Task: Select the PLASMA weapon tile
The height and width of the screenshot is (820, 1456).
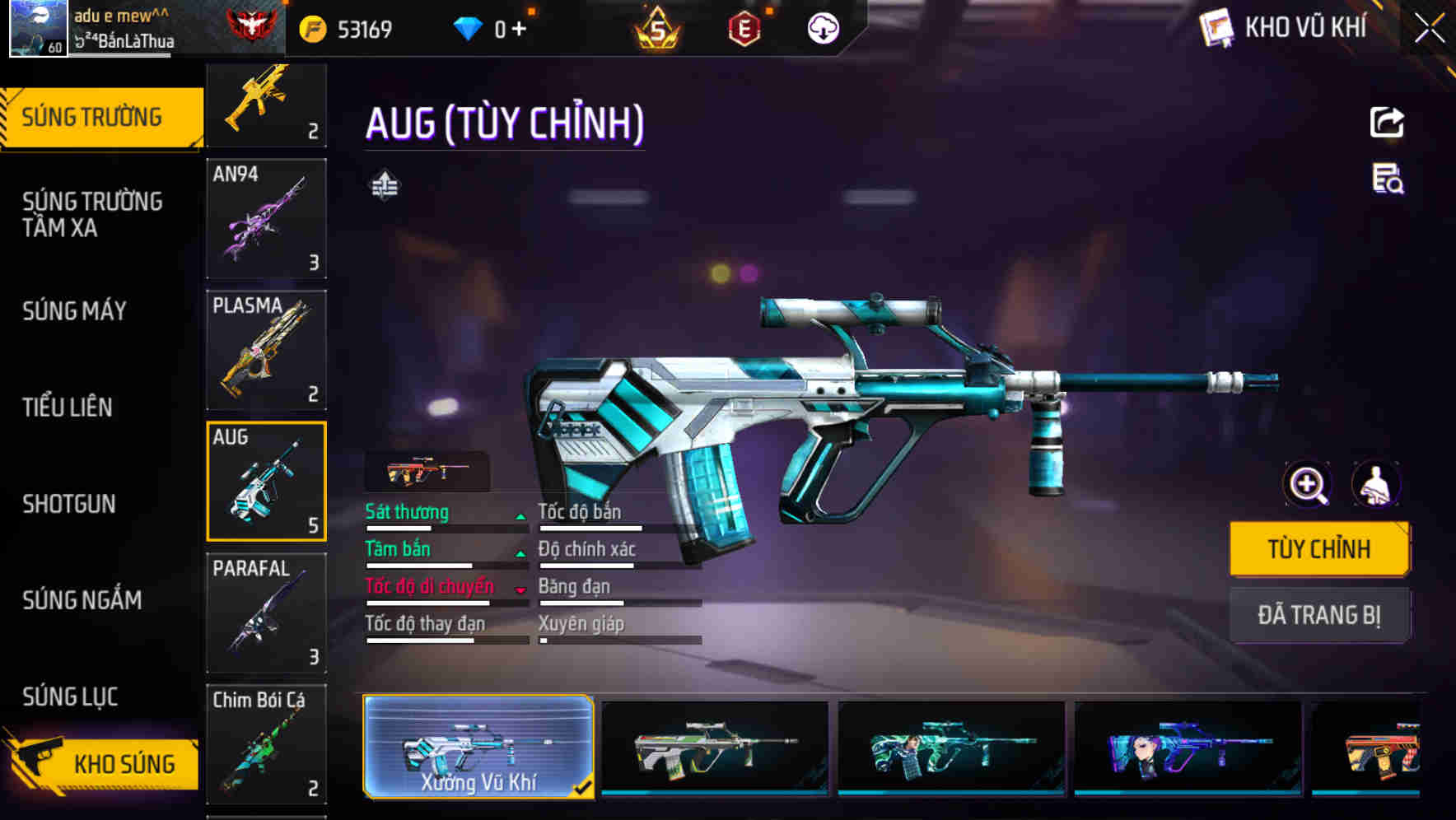Action: tap(266, 350)
